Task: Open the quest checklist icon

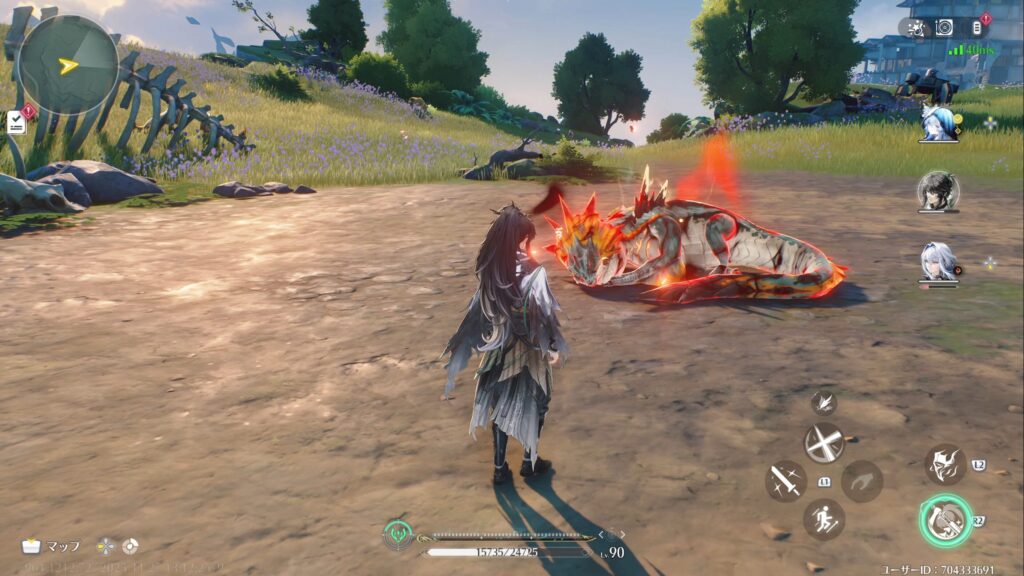Action: click(17, 122)
